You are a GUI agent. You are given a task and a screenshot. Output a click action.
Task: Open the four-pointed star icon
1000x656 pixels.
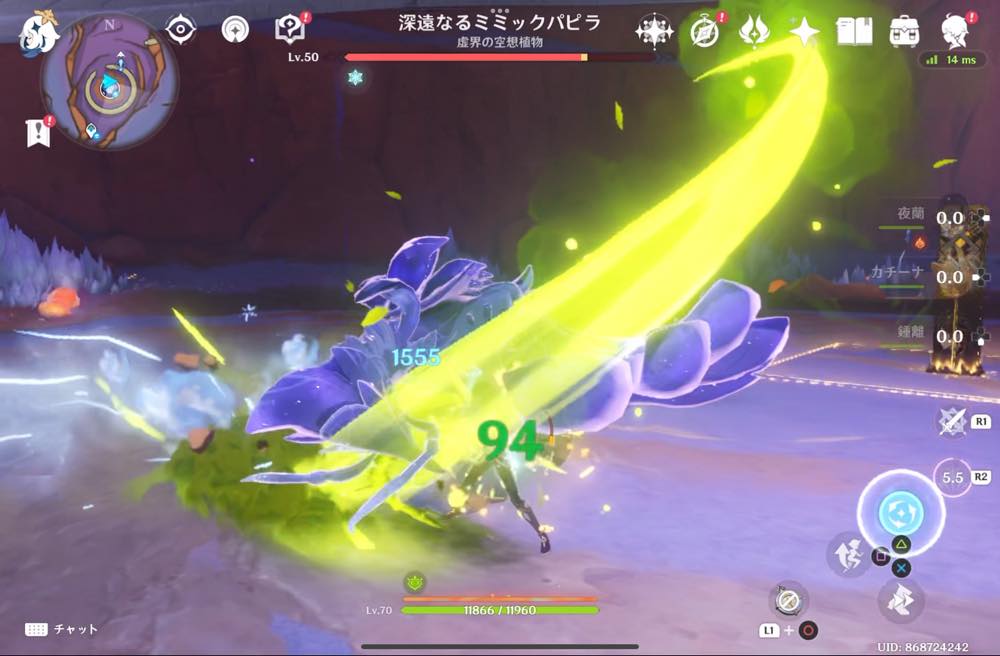pyautogui.click(x=804, y=31)
